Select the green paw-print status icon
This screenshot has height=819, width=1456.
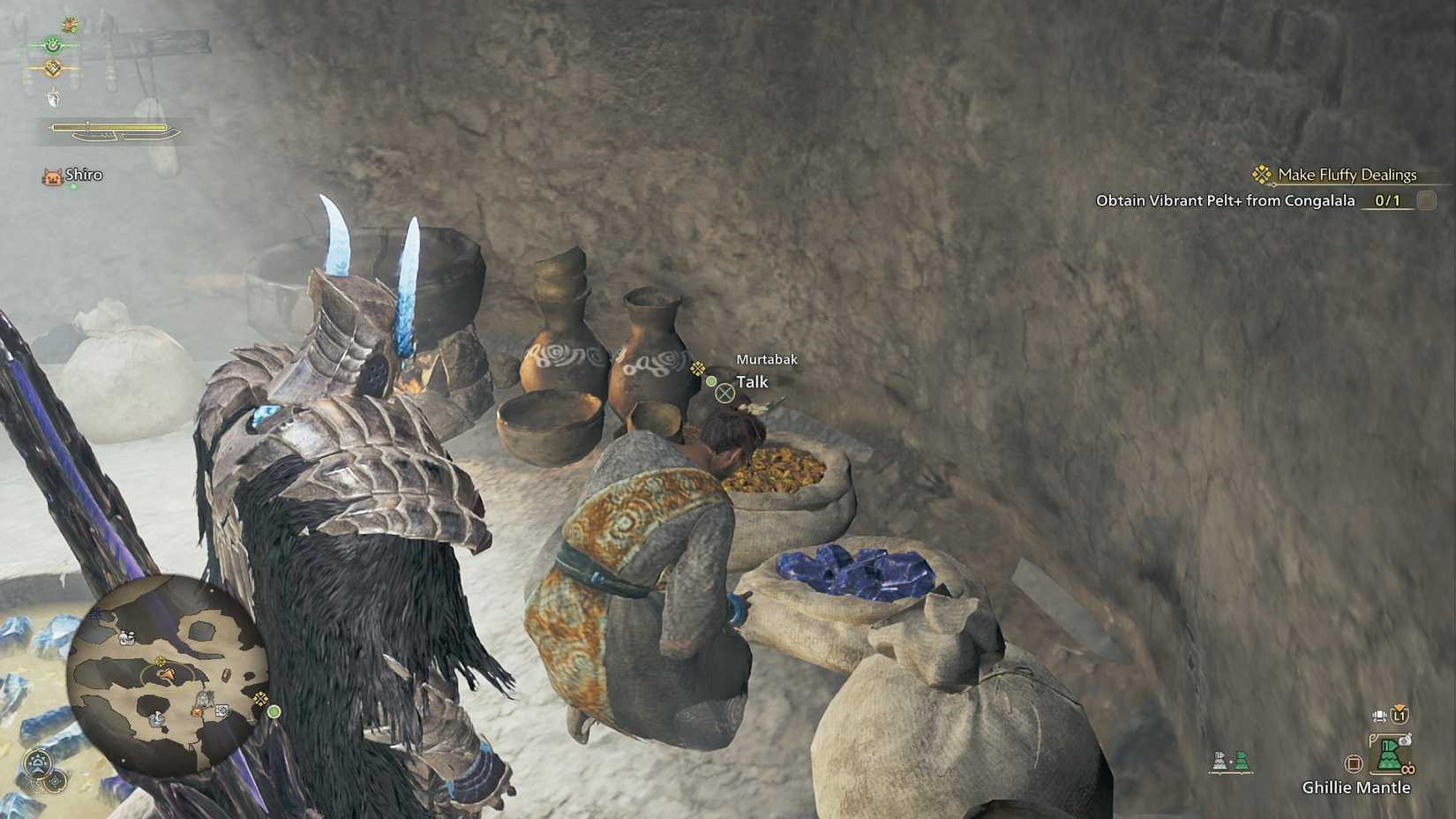tap(53, 44)
